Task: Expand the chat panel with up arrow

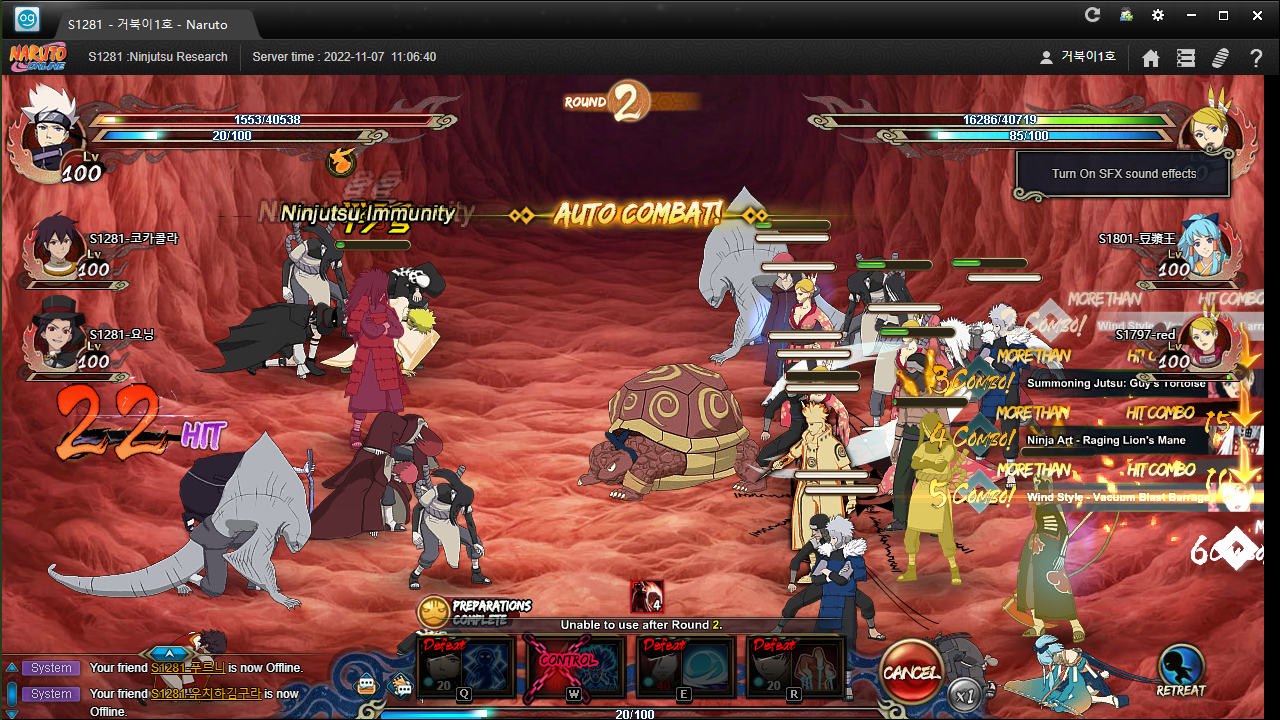Action: tap(169, 653)
